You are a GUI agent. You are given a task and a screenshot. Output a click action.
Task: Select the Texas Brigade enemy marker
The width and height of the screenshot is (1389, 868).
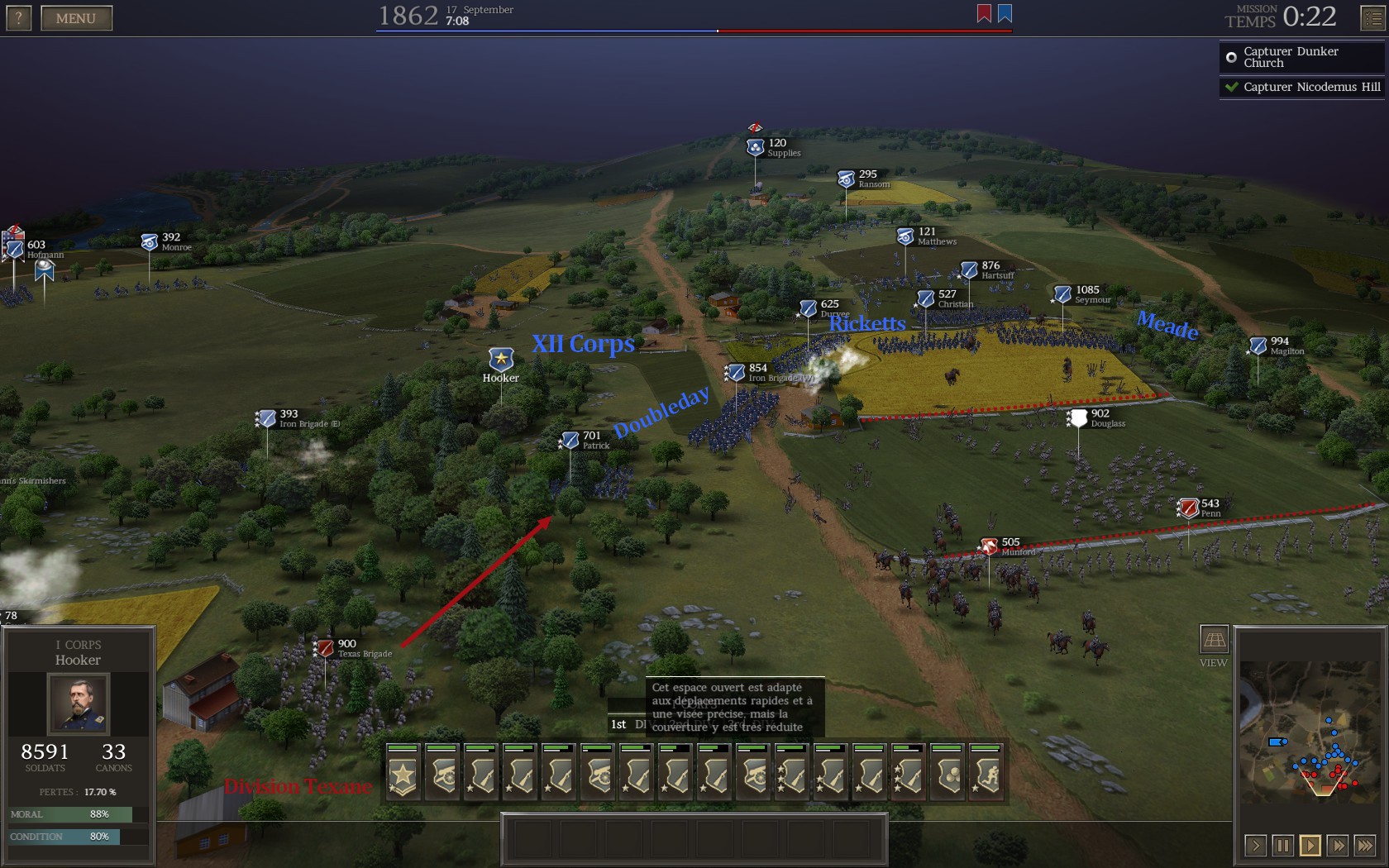click(x=326, y=648)
